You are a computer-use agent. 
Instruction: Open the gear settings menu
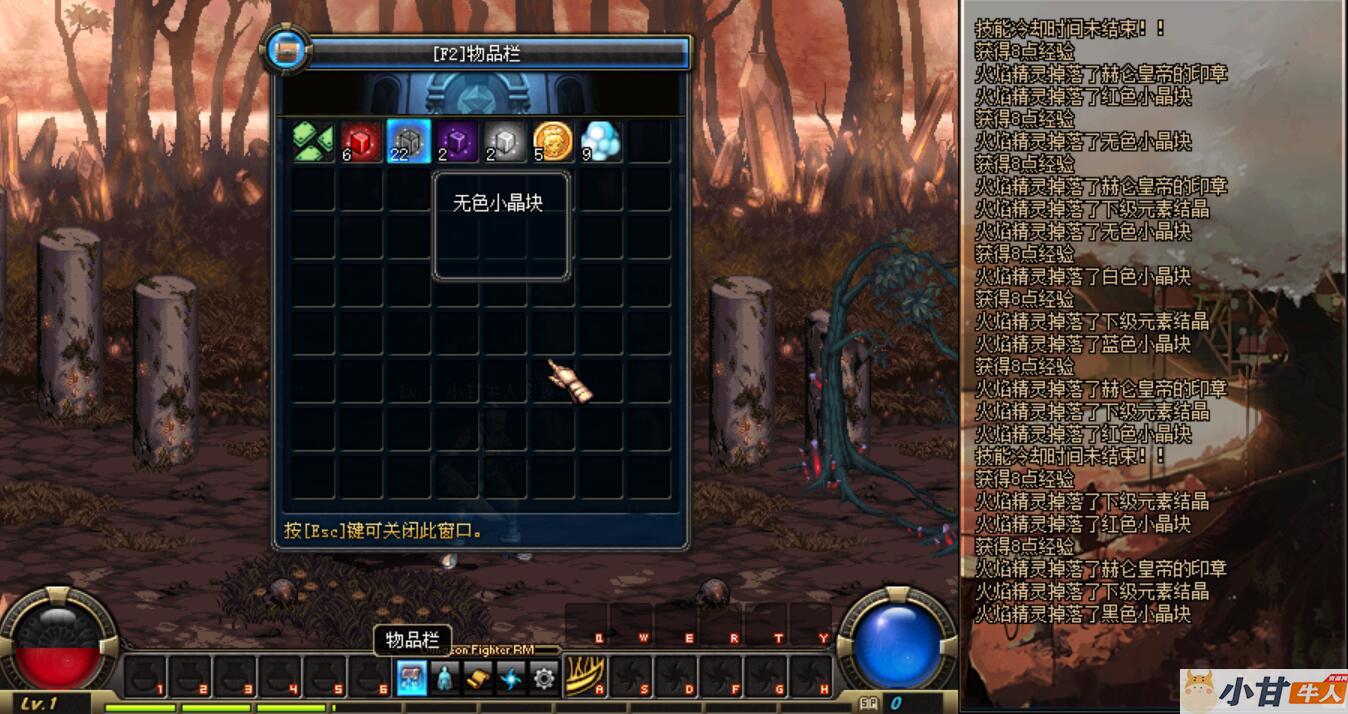(544, 678)
